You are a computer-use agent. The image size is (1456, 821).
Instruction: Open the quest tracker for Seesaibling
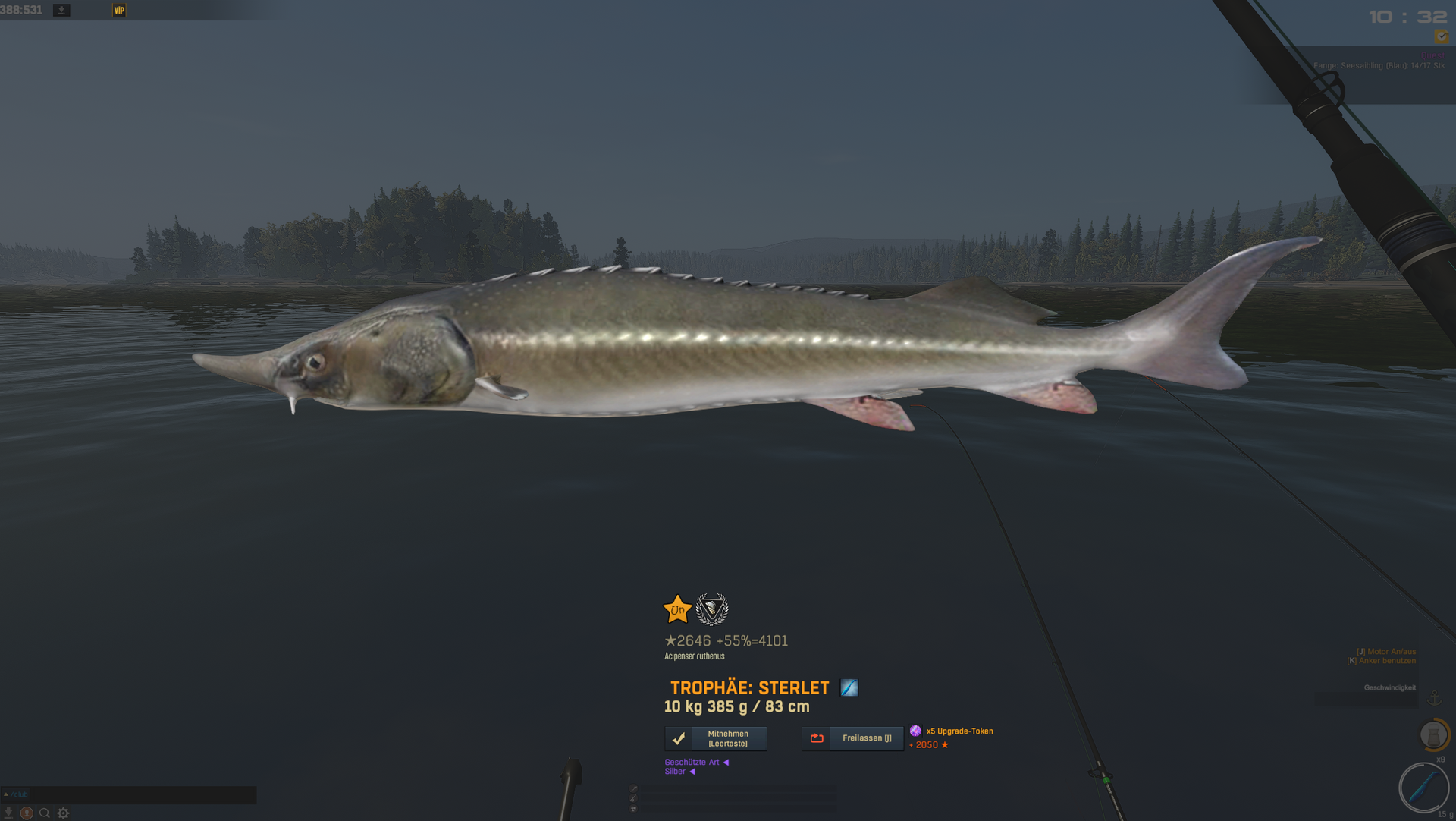point(1378,66)
